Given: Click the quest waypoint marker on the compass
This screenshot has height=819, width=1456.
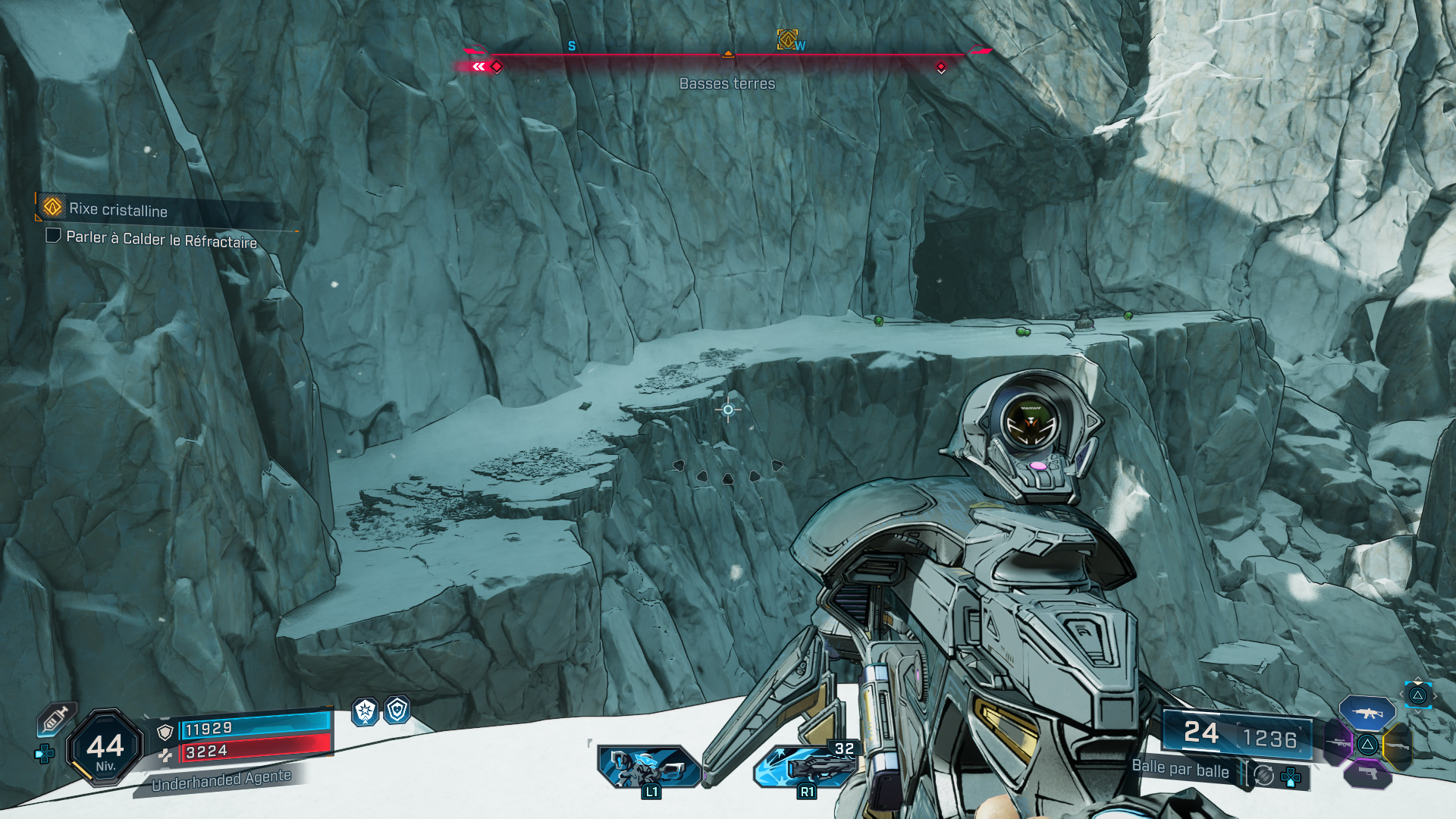Looking at the screenshot, I should [787, 39].
